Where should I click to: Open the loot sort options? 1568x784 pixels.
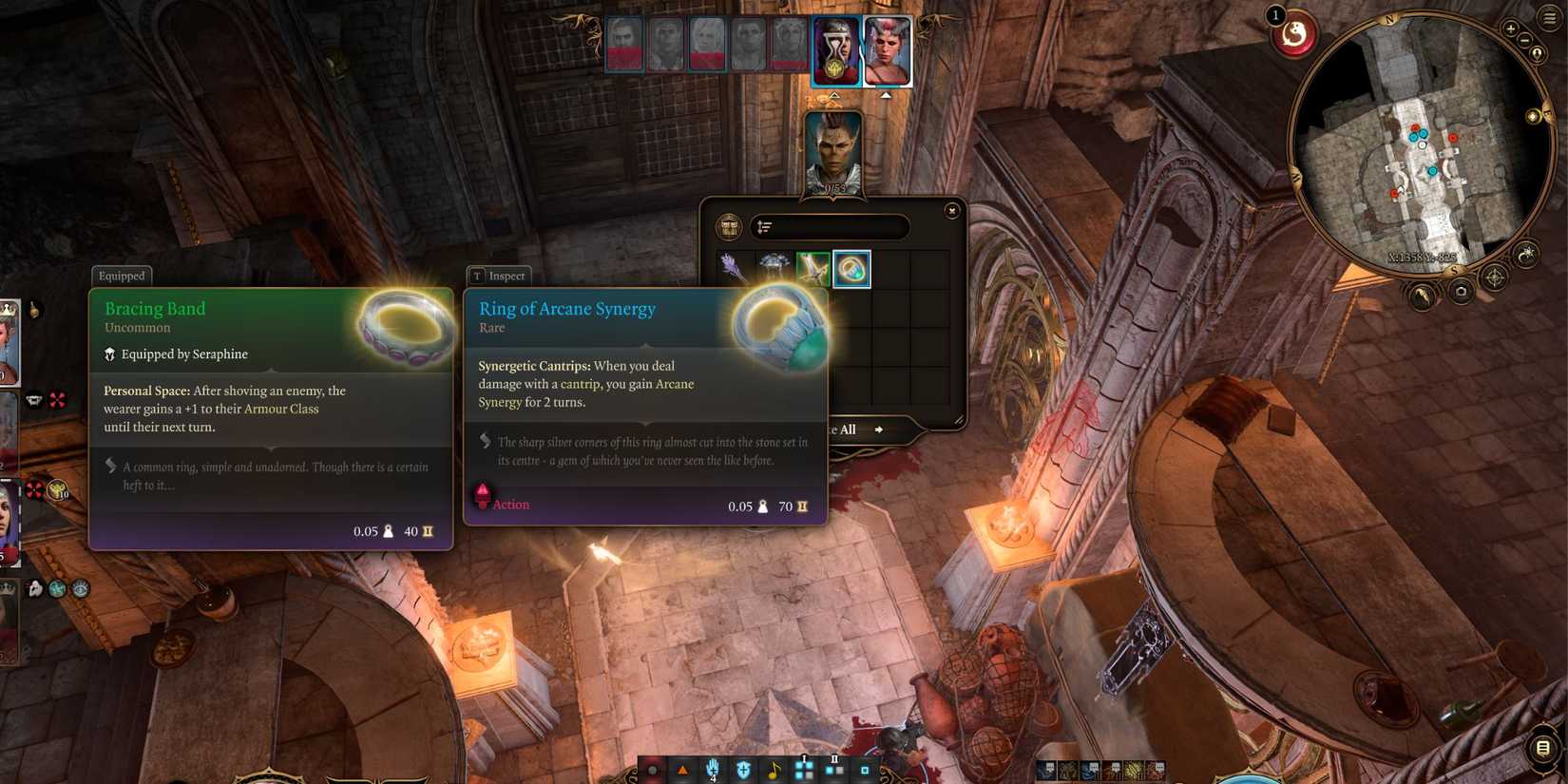(x=765, y=227)
